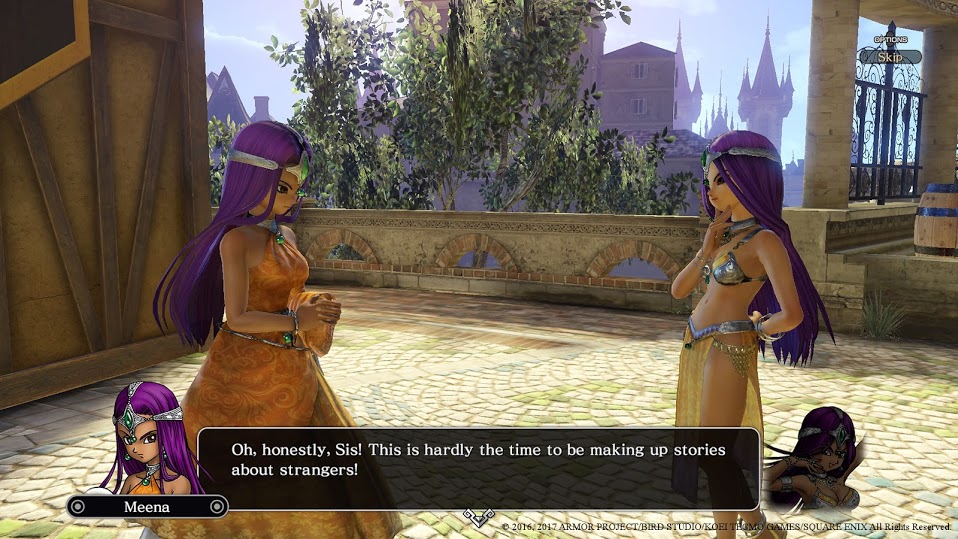This screenshot has width=958, height=539.
Task: Skip the cutscene with the Skip button
Action: [890, 57]
